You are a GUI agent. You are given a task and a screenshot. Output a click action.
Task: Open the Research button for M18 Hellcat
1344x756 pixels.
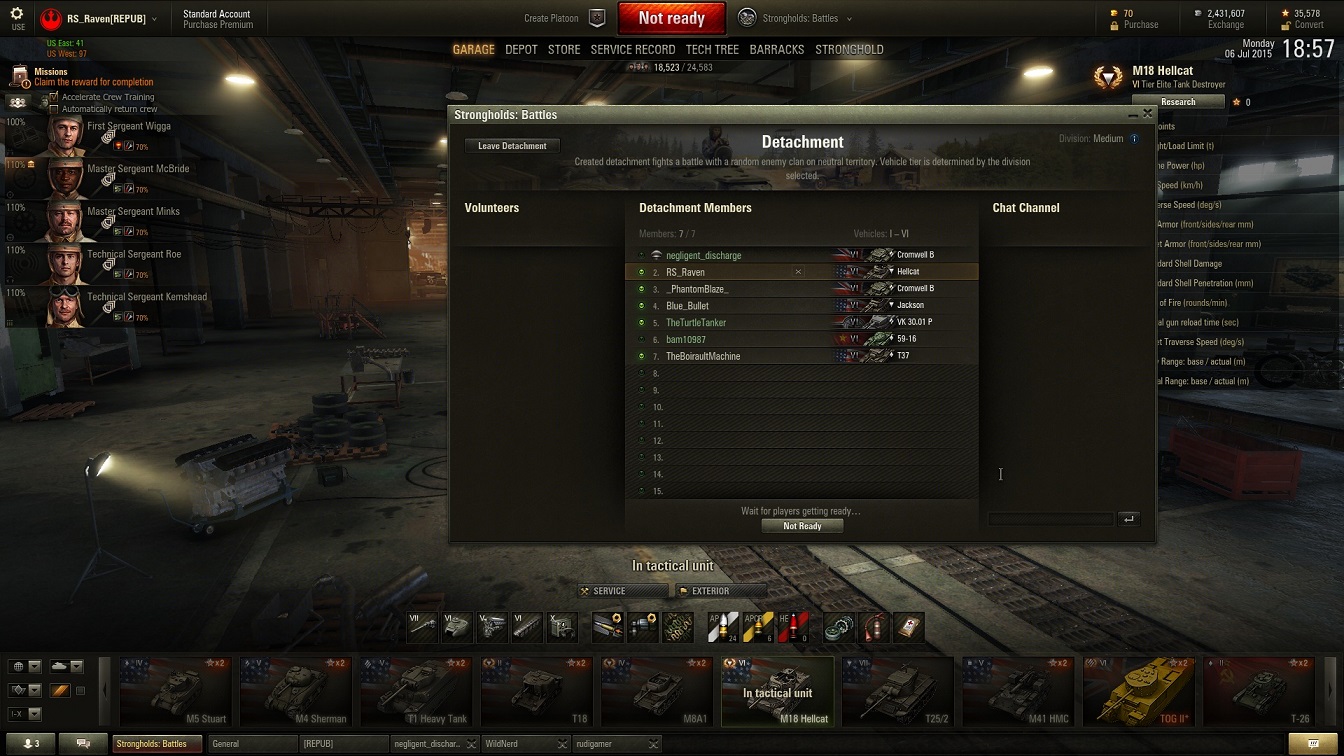click(x=1178, y=102)
